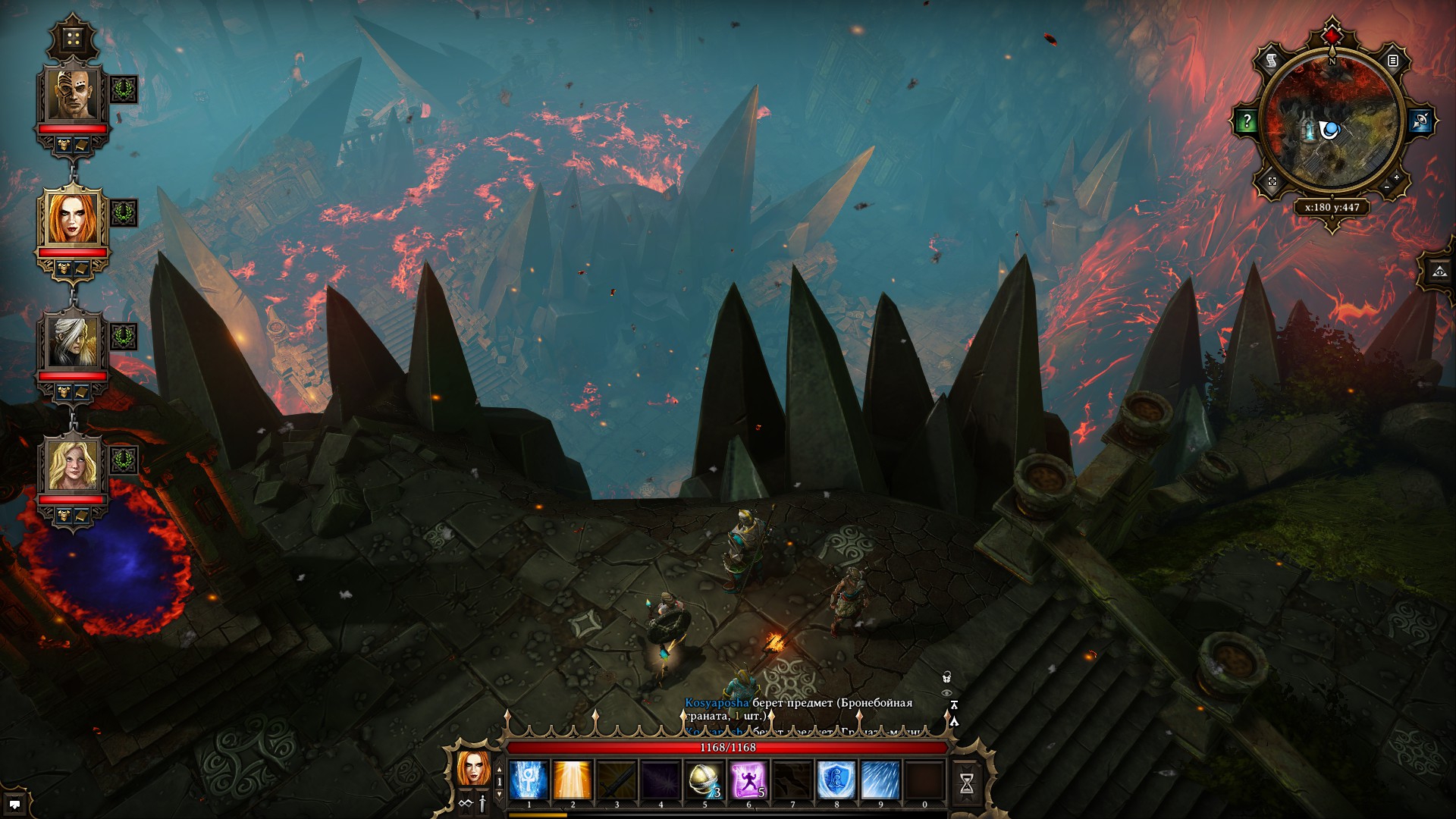The height and width of the screenshot is (819, 1456).
Task: Open the journal scroll icon by minimap
Action: pyautogui.click(x=1272, y=61)
